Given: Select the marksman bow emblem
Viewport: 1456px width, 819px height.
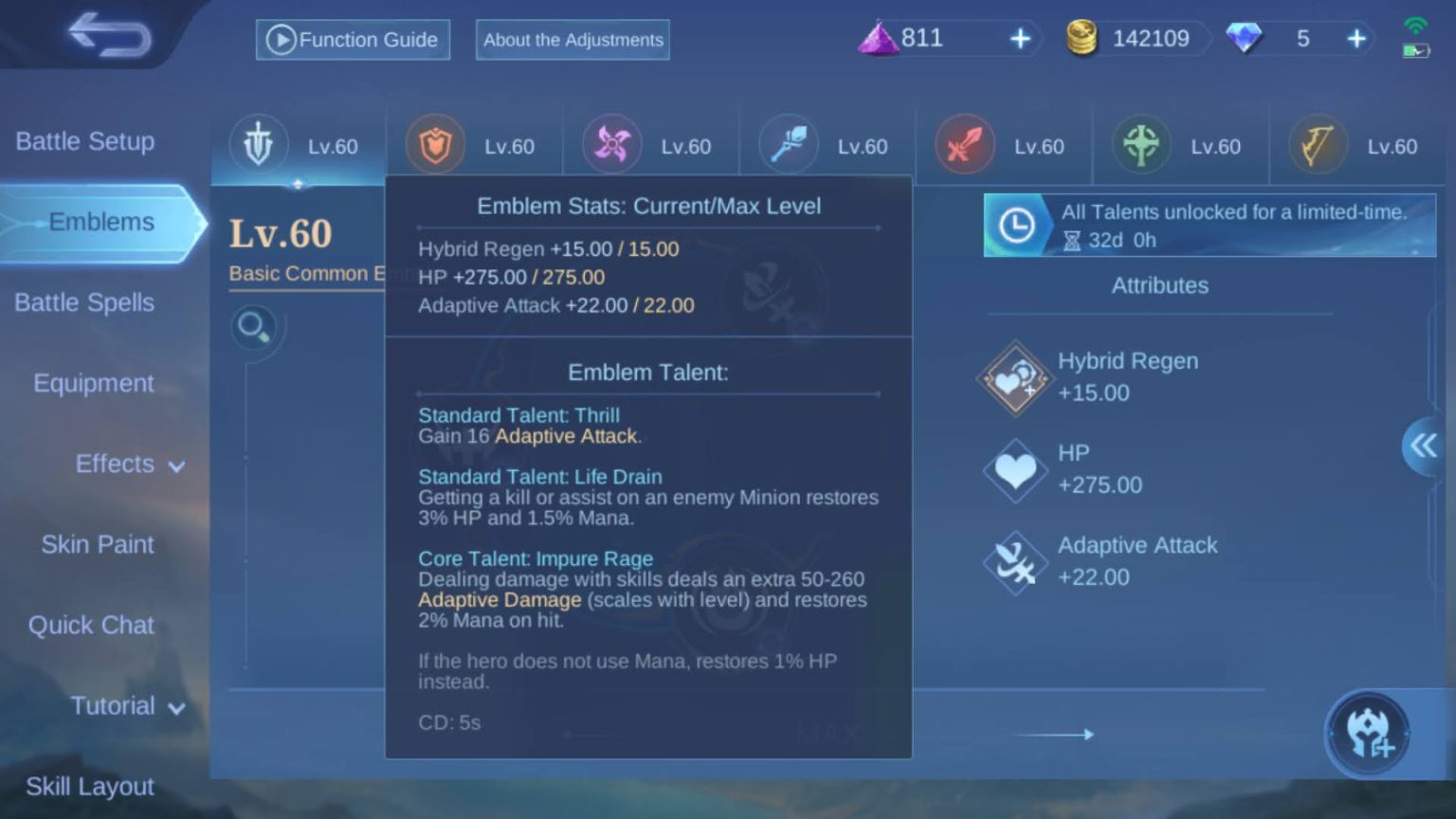Looking at the screenshot, I should [1317, 144].
